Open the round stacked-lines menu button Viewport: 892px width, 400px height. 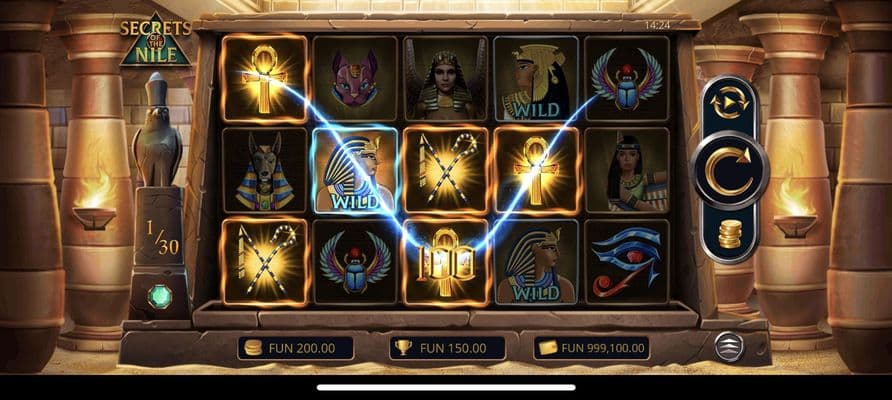730,346
